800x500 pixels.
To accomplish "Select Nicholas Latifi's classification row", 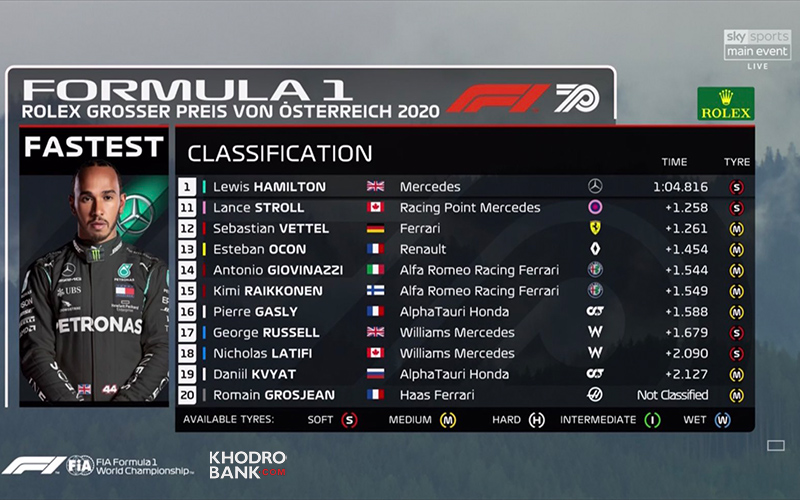I will [465, 353].
